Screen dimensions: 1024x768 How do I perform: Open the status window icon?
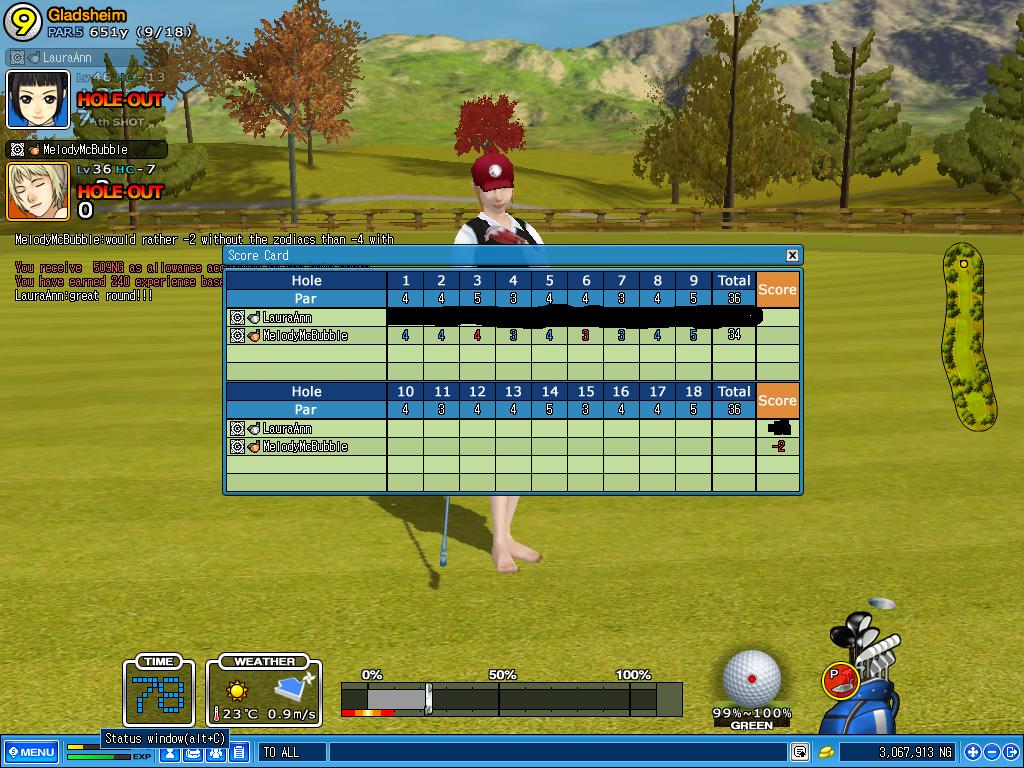coord(171,753)
